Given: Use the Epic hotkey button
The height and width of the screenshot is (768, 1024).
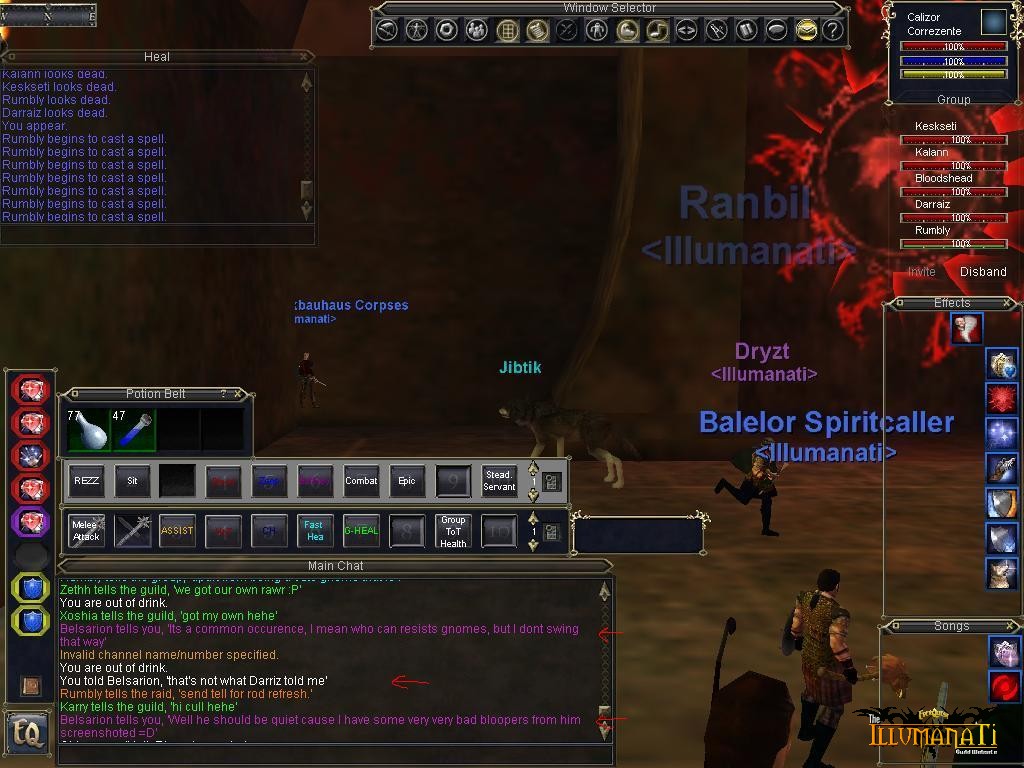Looking at the screenshot, I should (407, 481).
